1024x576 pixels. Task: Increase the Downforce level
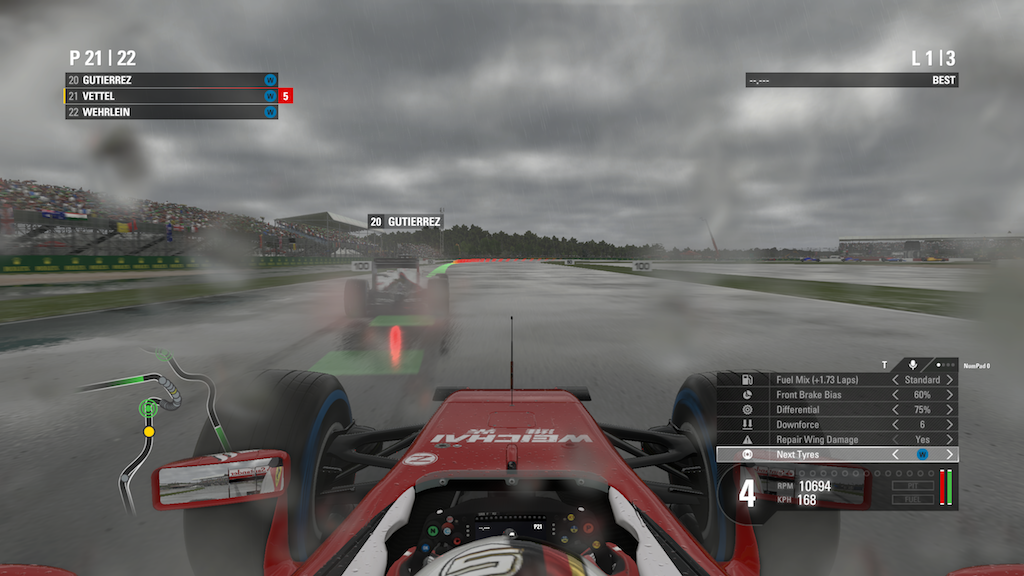tap(949, 425)
